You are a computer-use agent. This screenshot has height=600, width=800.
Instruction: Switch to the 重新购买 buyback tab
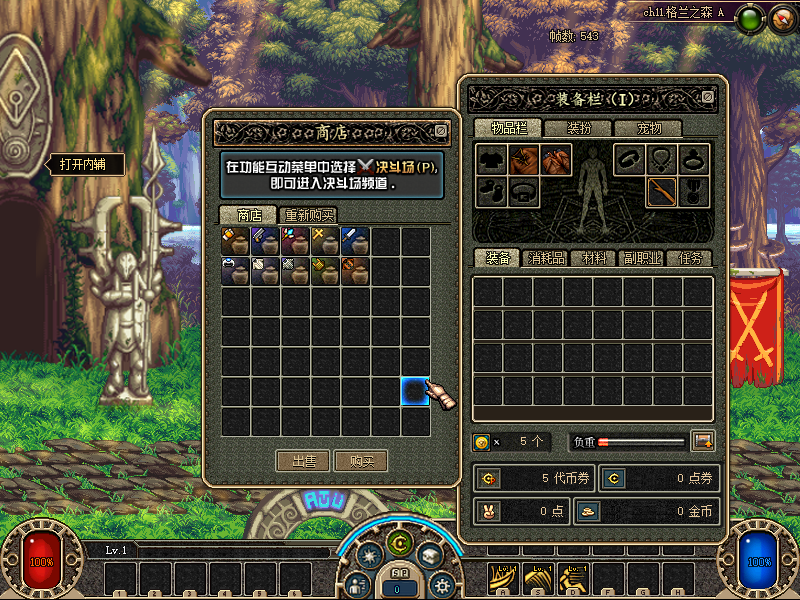click(x=309, y=215)
